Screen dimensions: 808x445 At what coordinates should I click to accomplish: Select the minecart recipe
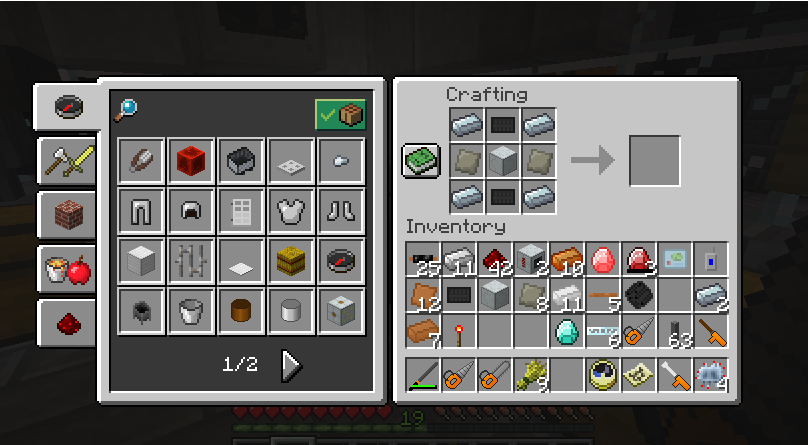[x=242, y=160]
